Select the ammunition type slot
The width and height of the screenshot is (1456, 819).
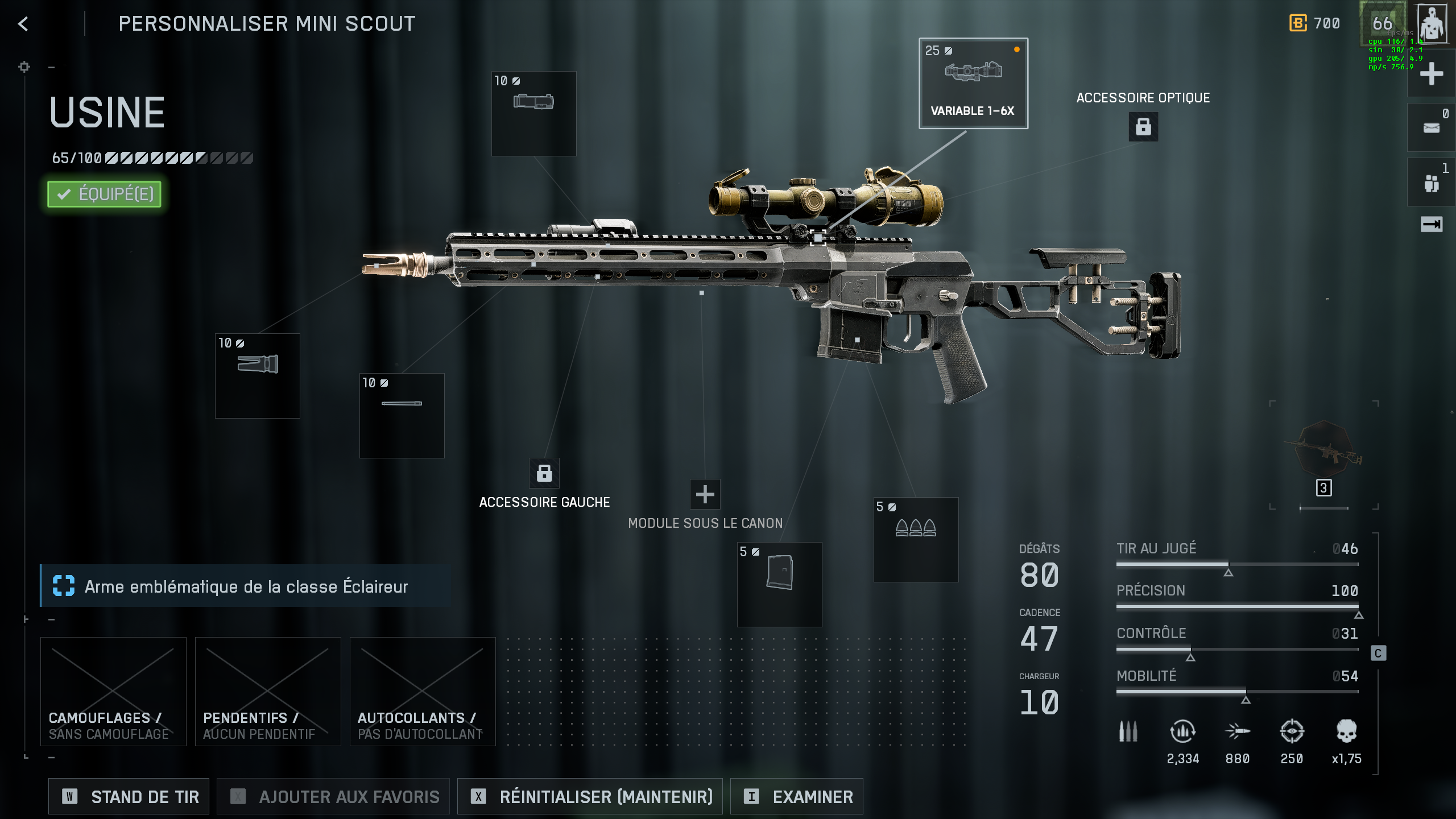(916, 539)
